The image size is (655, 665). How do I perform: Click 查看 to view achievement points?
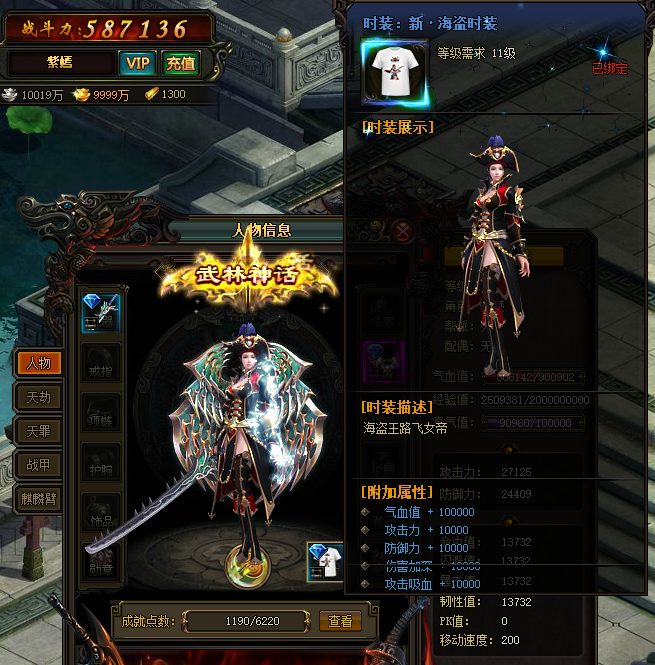[340, 621]
